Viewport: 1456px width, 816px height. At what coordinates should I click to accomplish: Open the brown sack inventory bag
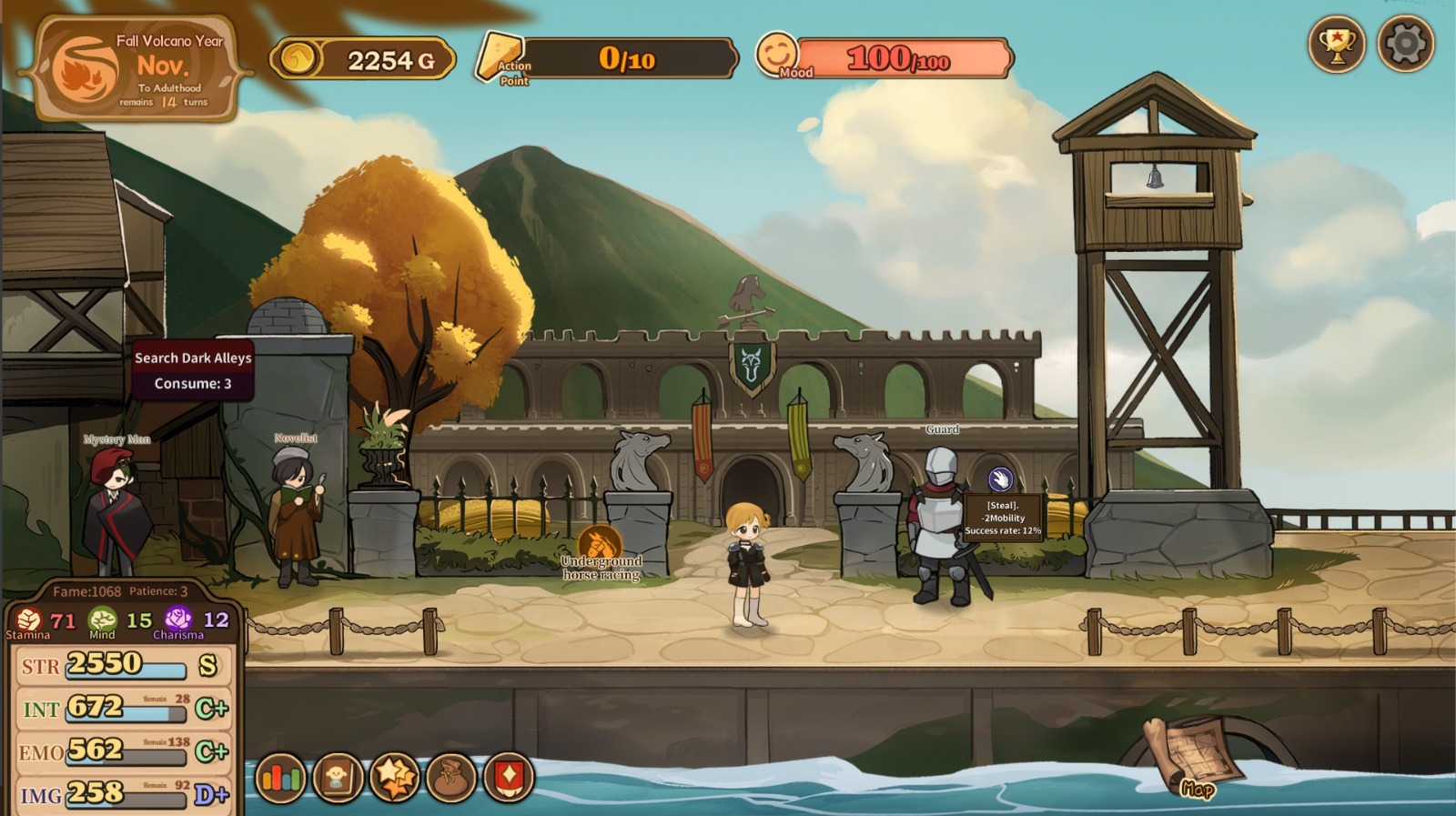(x=451, y=779)
